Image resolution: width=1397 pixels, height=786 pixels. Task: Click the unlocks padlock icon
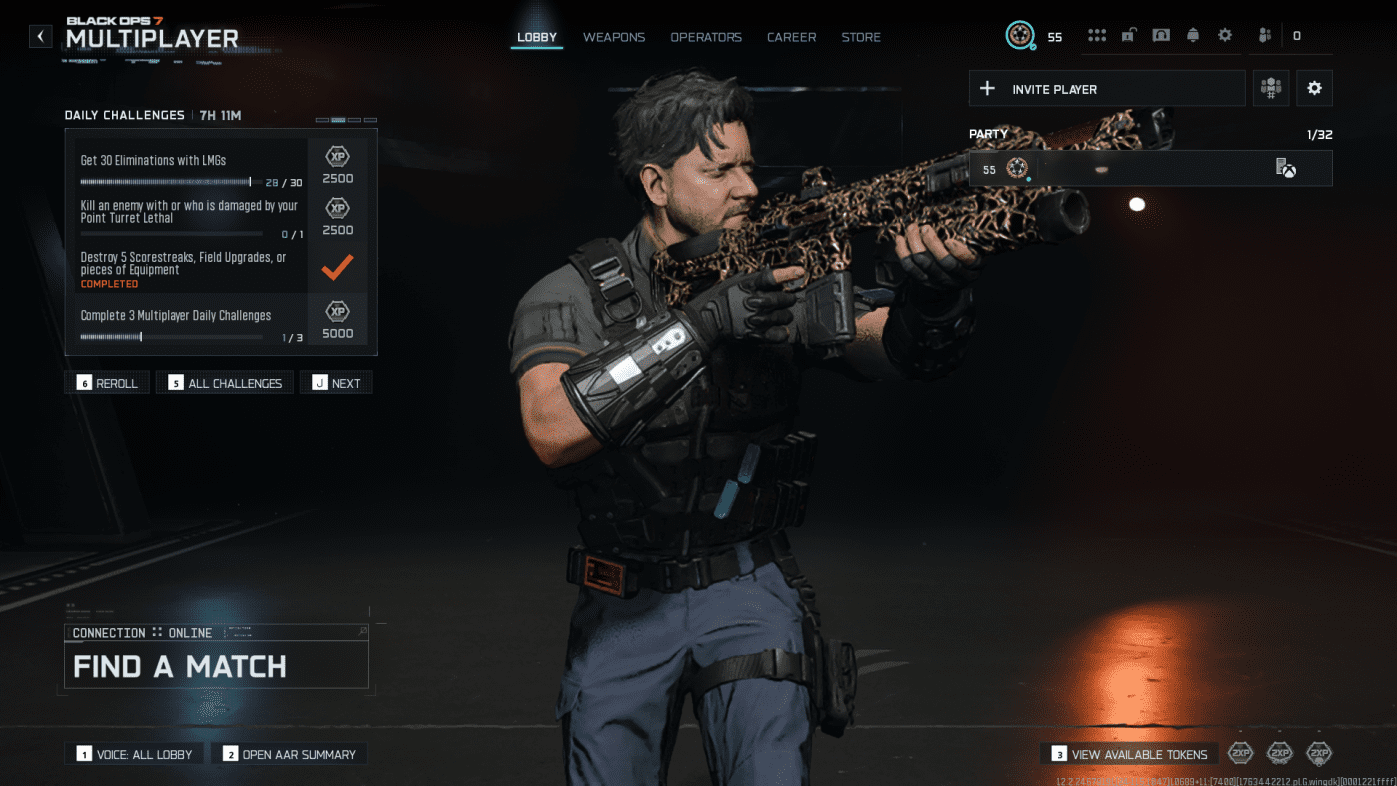tap(1129, 34)
